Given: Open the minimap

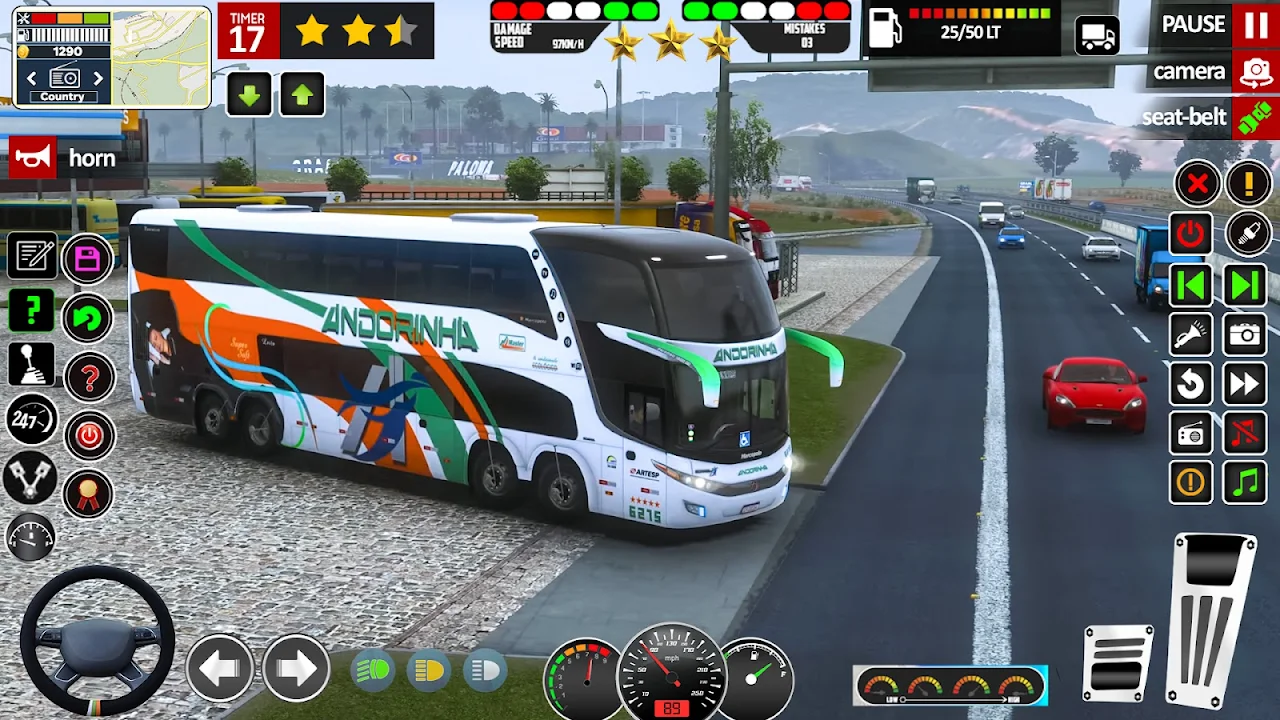Looking at the screenshot, I should pos(158,55).
